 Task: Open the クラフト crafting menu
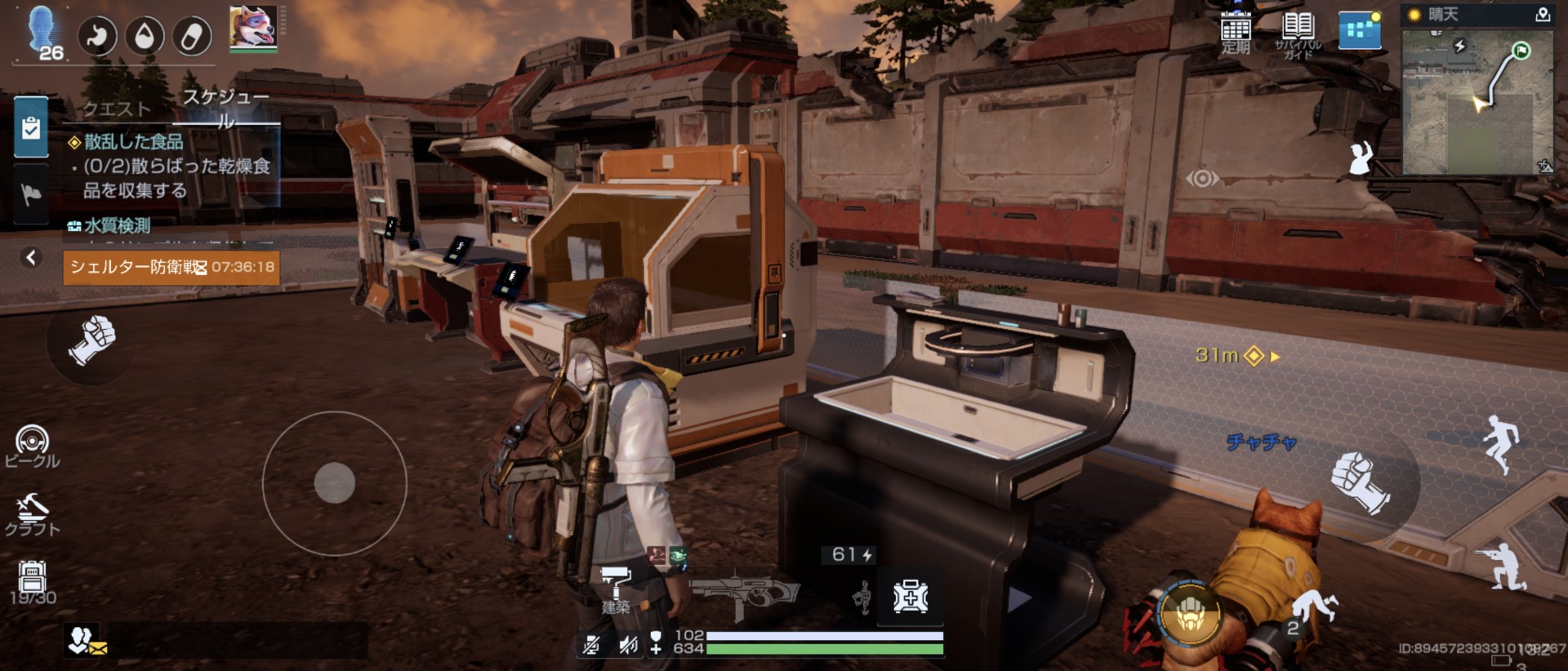pyautogui.click(x=32, y=514)
